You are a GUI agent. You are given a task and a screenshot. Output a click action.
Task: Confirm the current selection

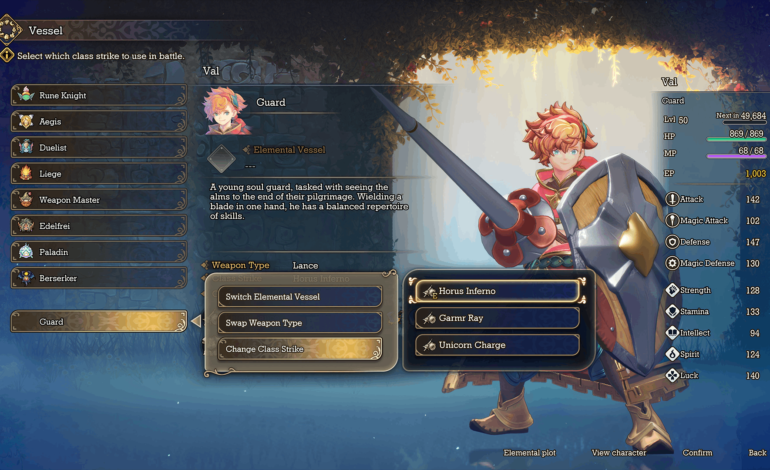click(697, 453)
